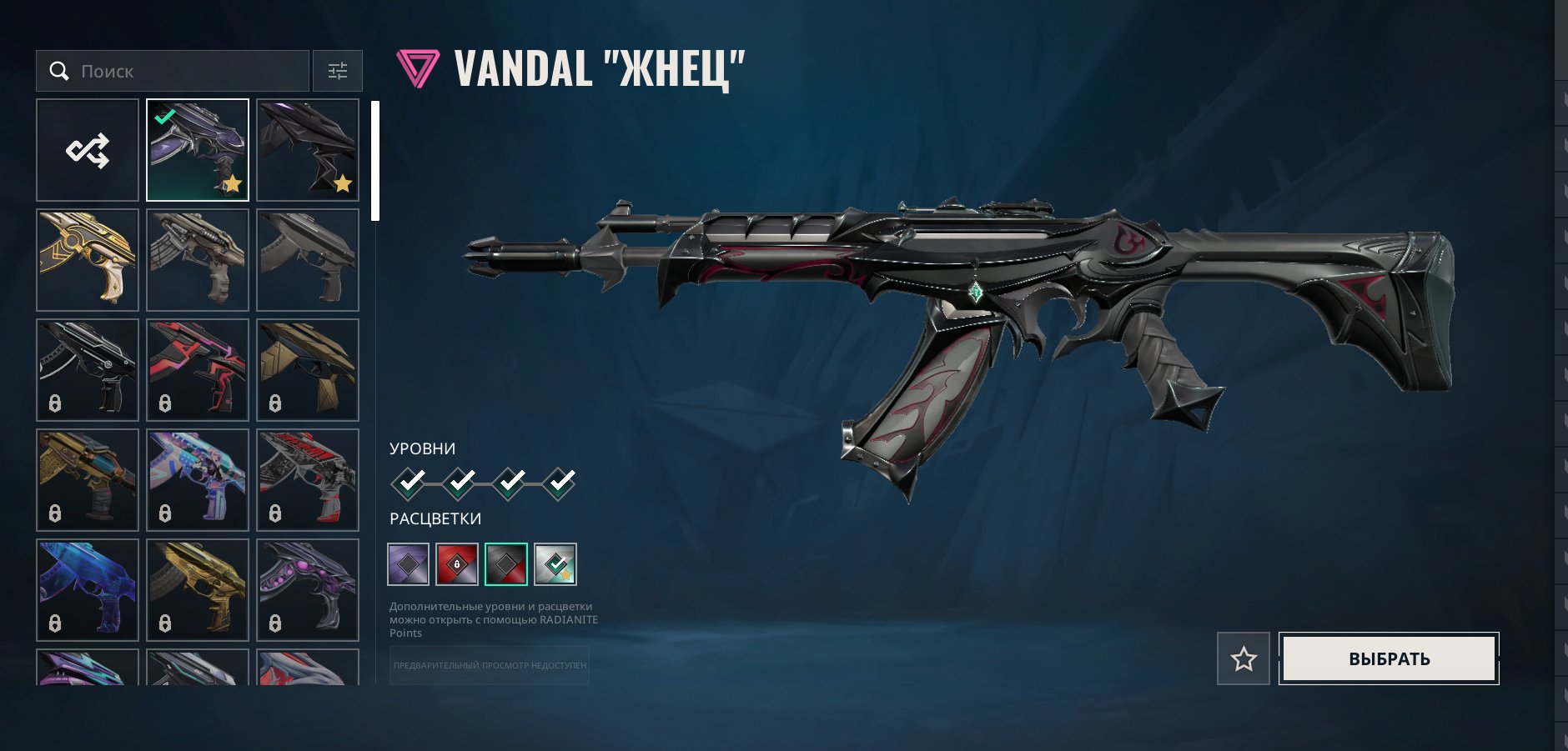Viewport: 1568px width, 751px height.
Task: Toggle the favorite star button
Action: 1244,658
